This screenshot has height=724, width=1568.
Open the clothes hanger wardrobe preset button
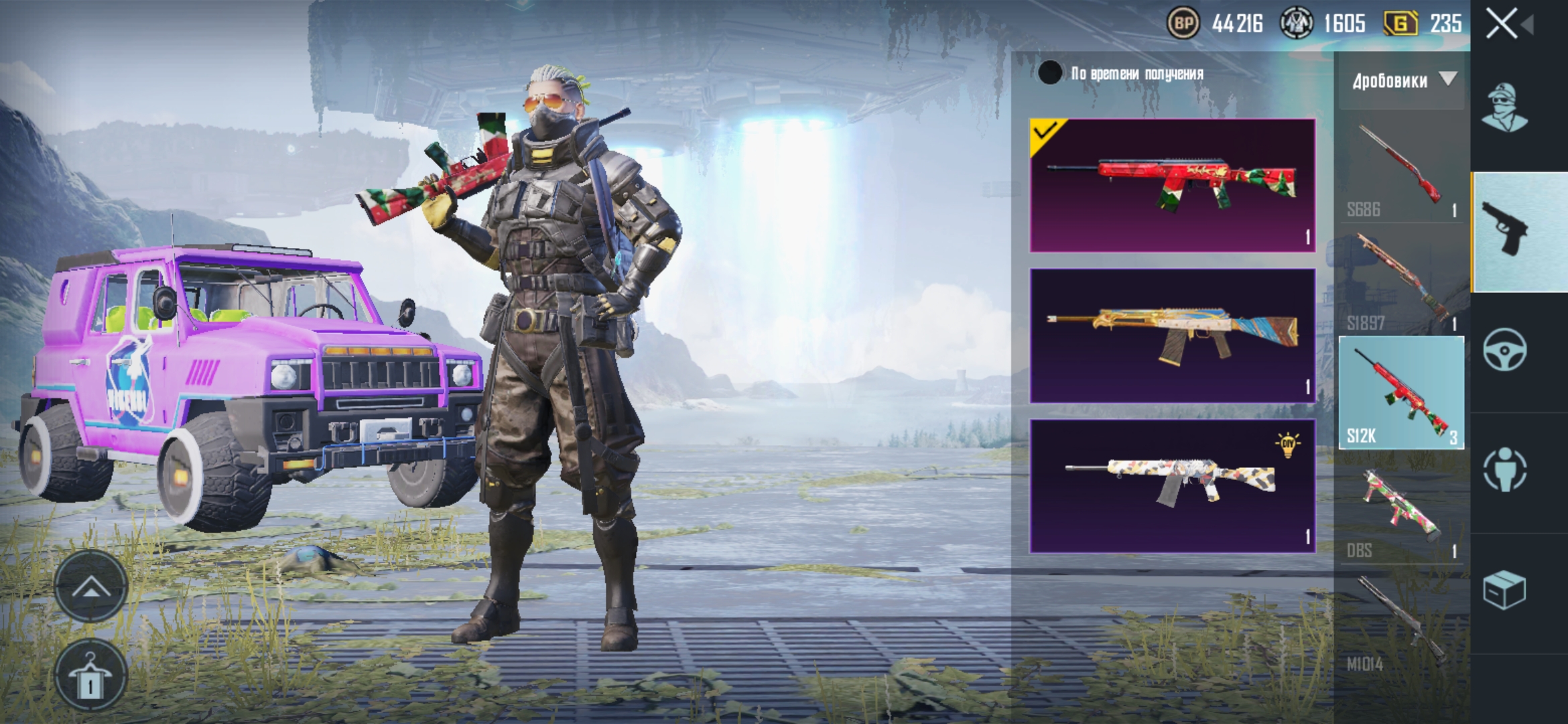pyautogui.click(x=91, y=676)
